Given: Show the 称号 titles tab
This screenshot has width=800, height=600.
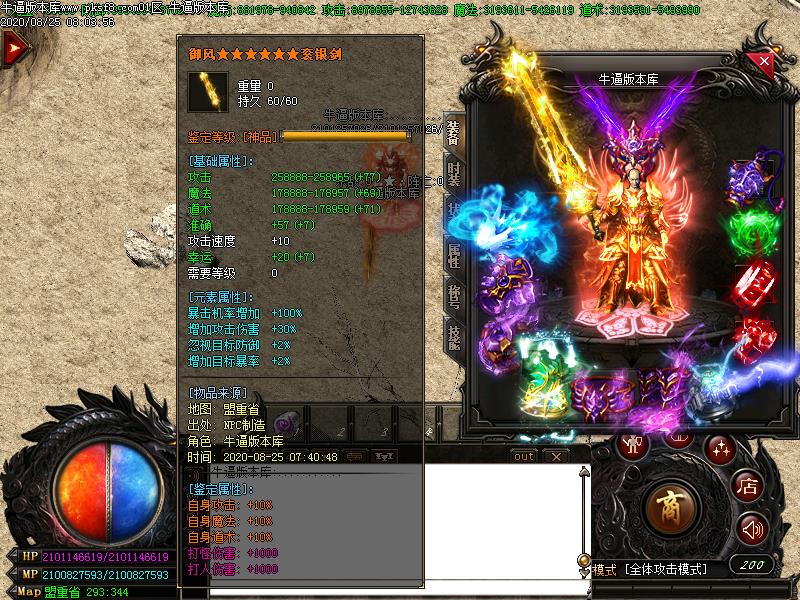Looking at the screenshot, I should (x=453, y=298).
